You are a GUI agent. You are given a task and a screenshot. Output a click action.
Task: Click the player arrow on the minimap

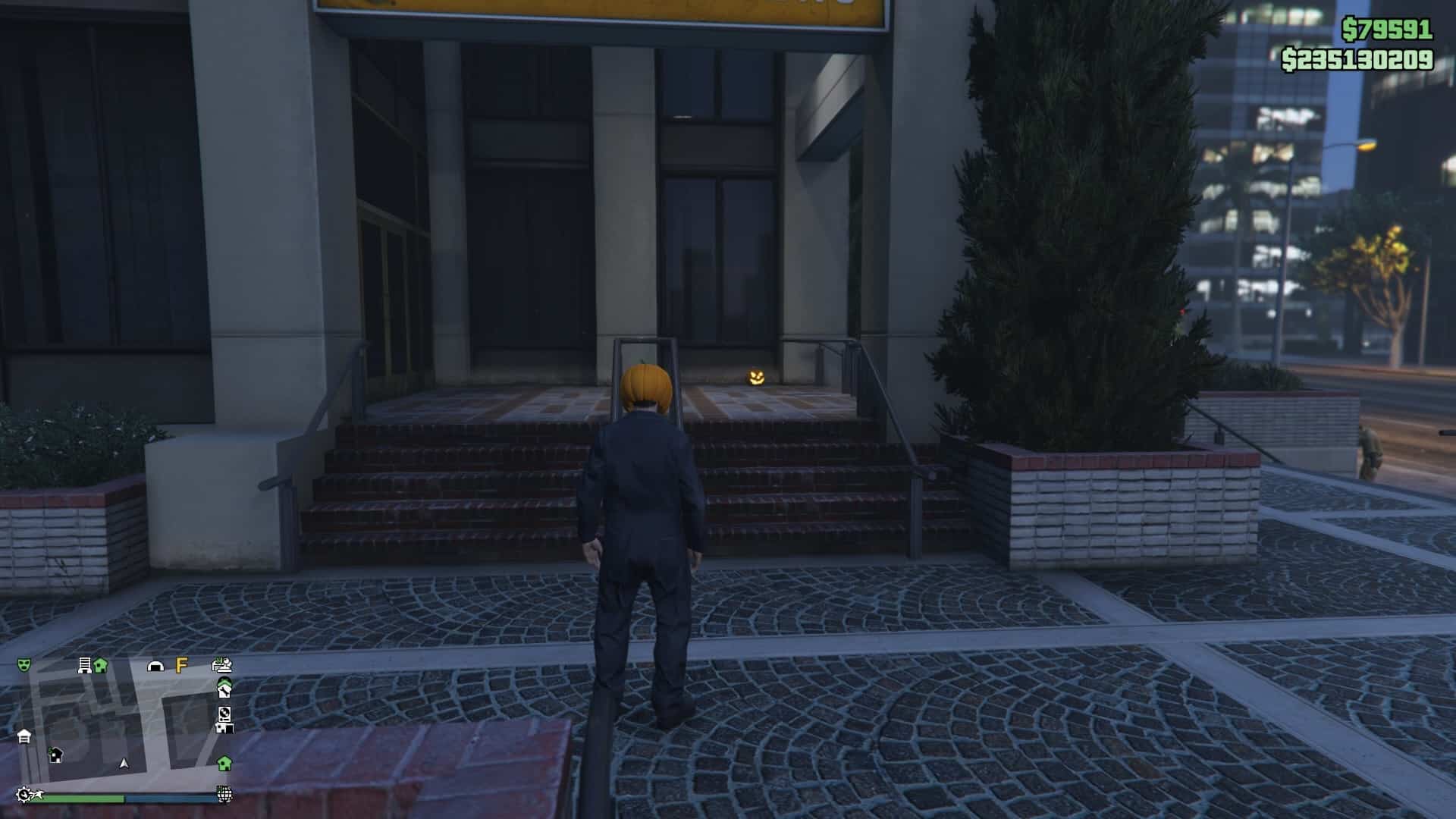point(124,764)
